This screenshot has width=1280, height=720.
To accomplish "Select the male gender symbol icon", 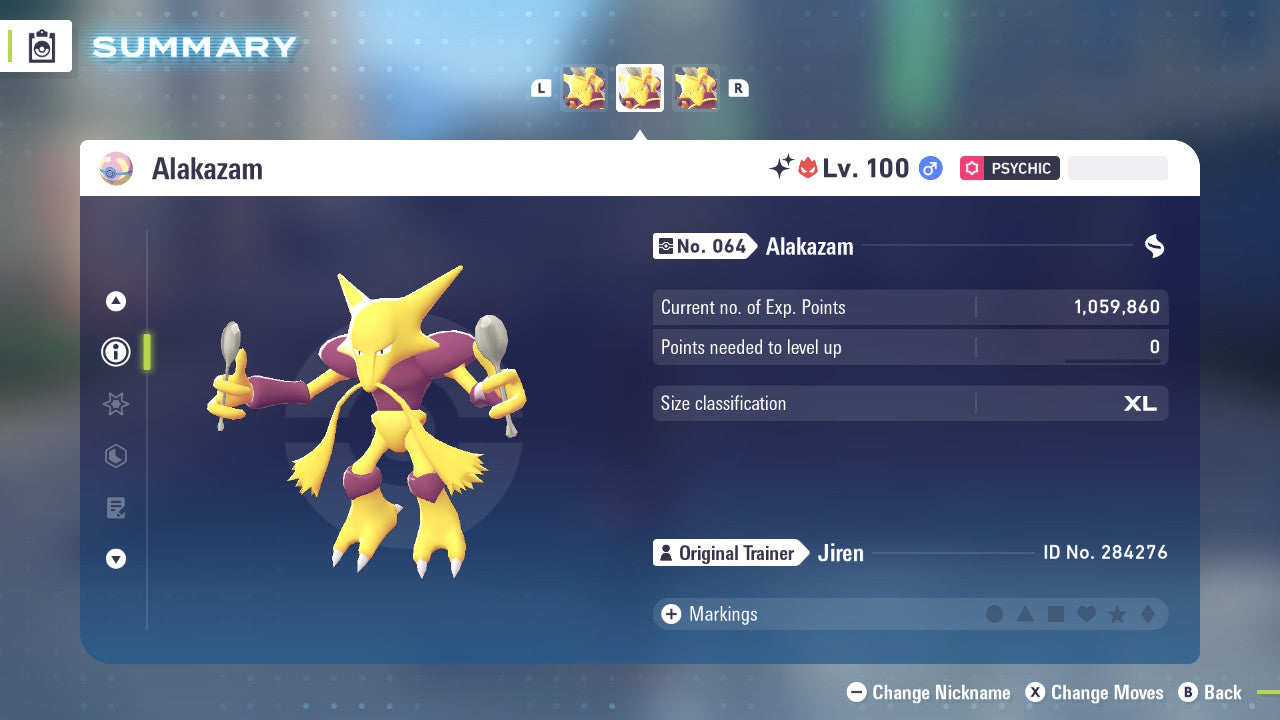I will [x=930, y=168].
